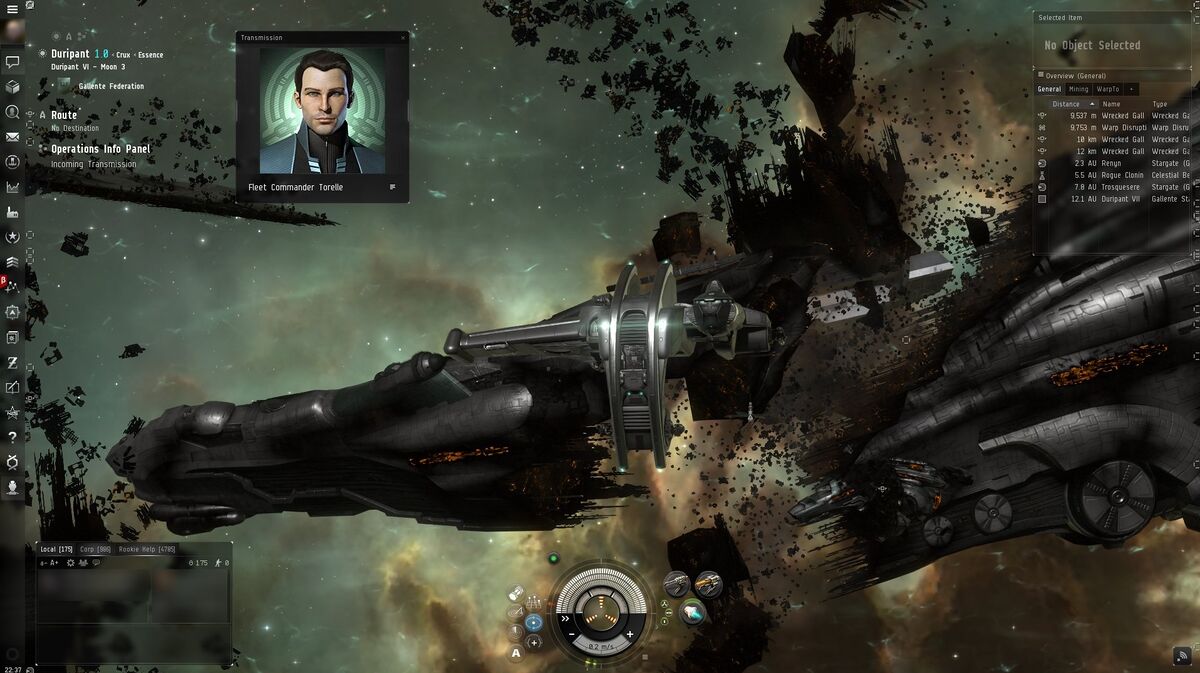
Task: Open the Neocom hamburger menu
Action: (13, 8)
